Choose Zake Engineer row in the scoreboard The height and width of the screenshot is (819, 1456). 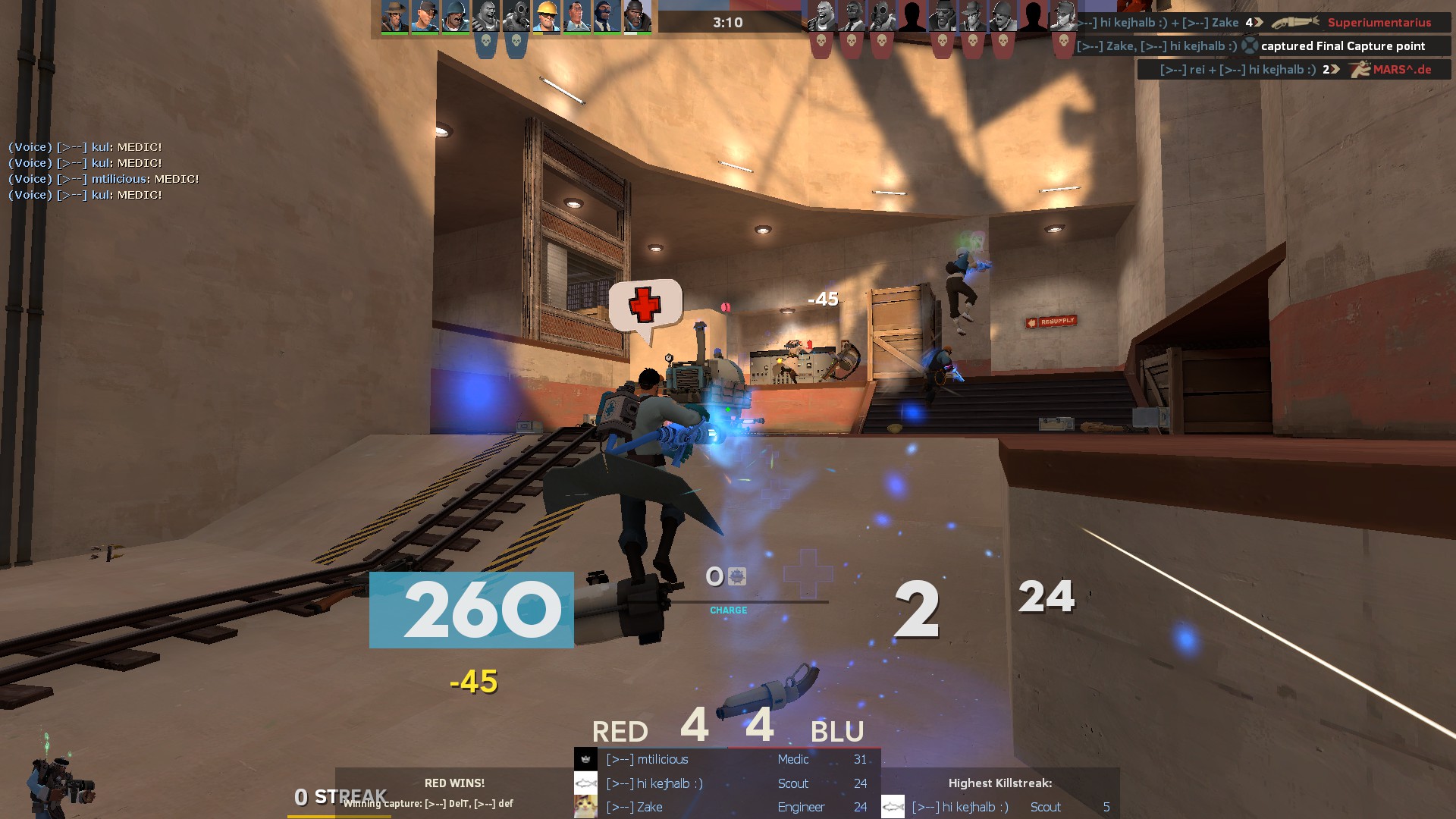(726, 807)
